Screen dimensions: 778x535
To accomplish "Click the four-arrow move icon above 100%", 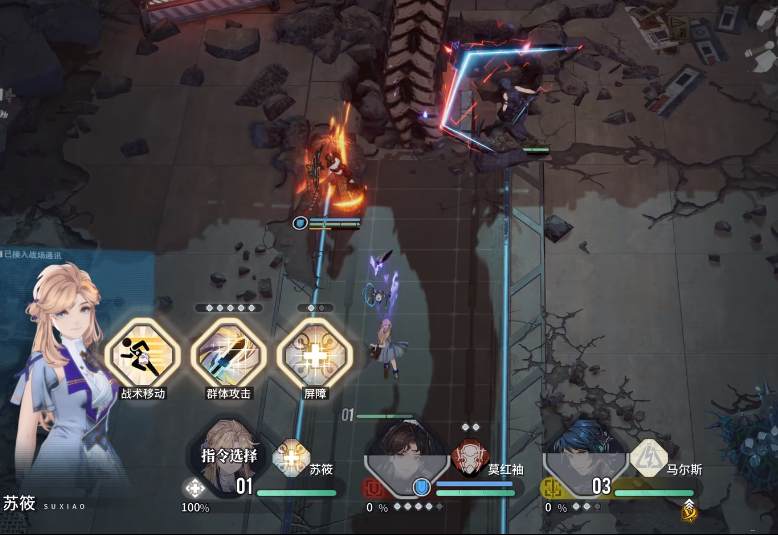I will (x=194, y=489).
